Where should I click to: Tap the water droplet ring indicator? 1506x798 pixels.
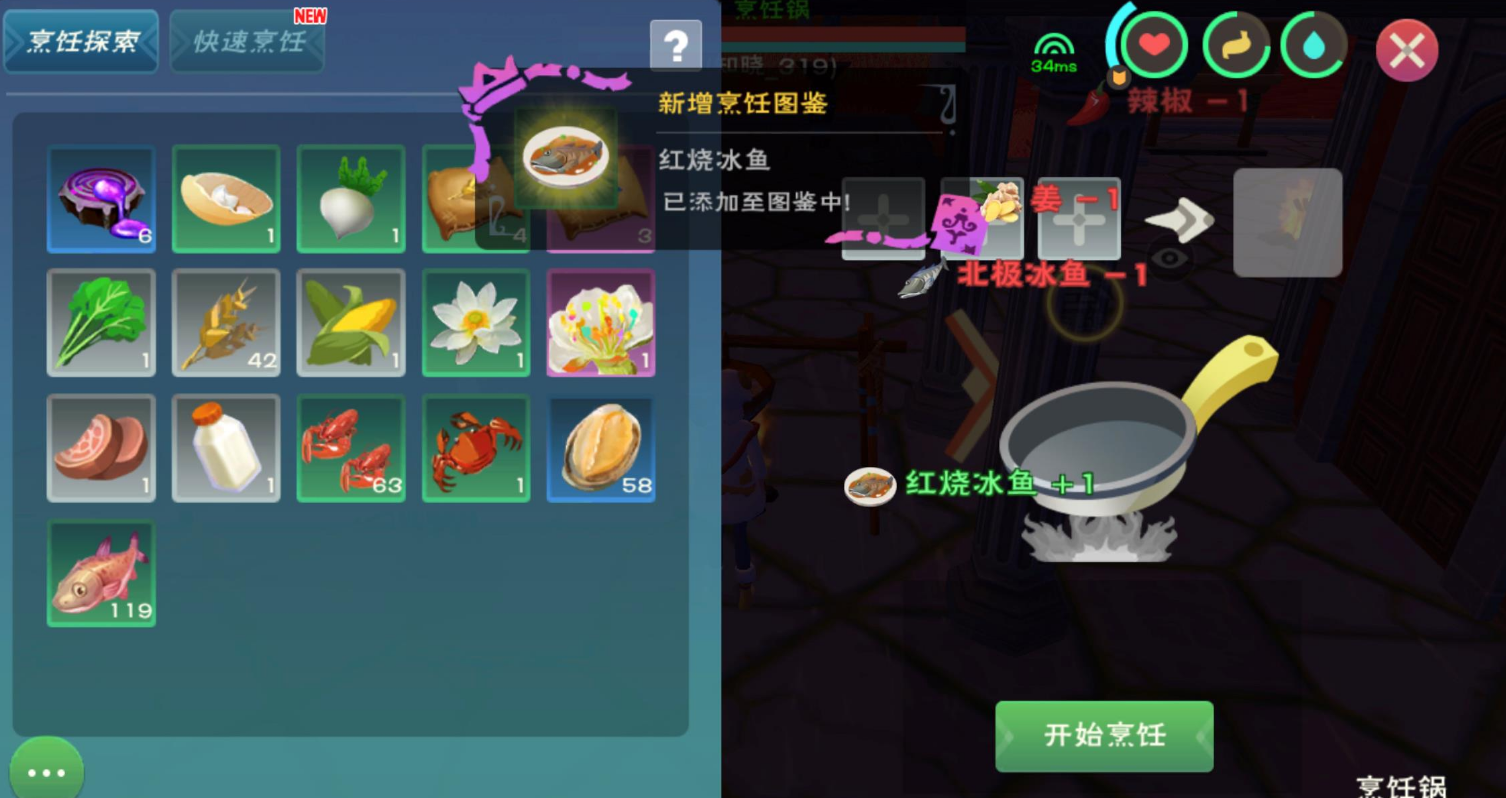coord(1313,45)
